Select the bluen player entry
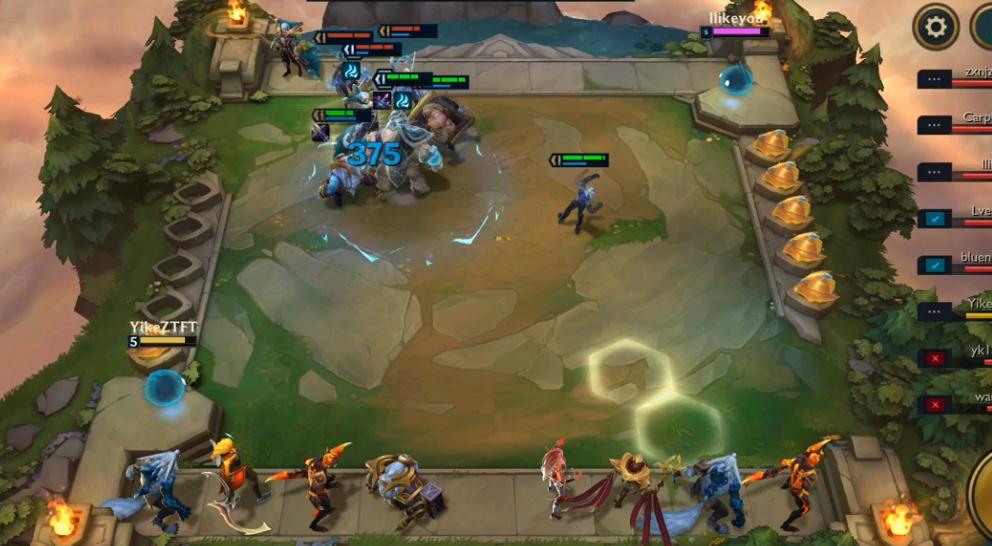 pos(955,264)
